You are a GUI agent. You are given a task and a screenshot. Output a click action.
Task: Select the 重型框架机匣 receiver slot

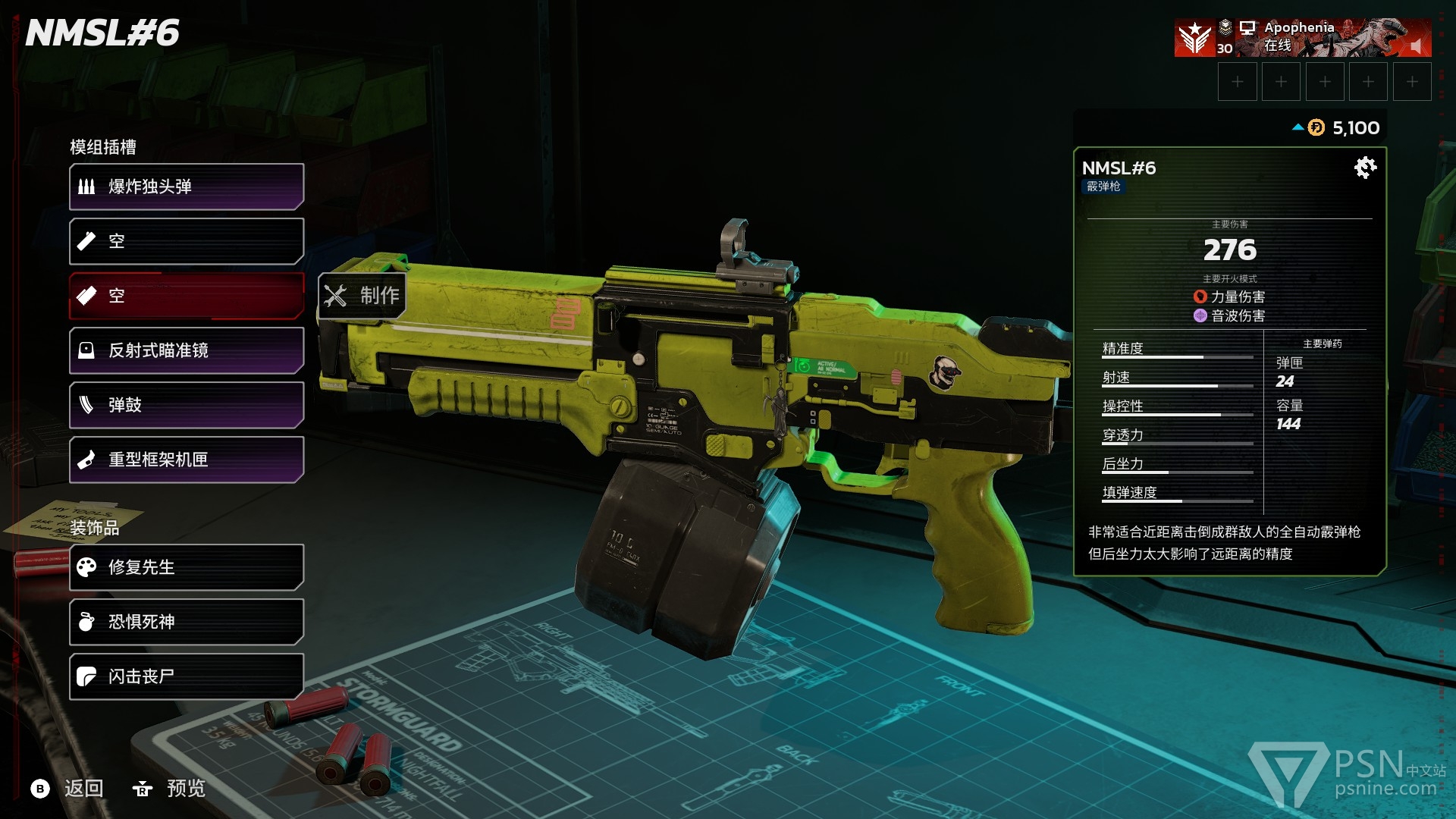(x=187, y=460)
